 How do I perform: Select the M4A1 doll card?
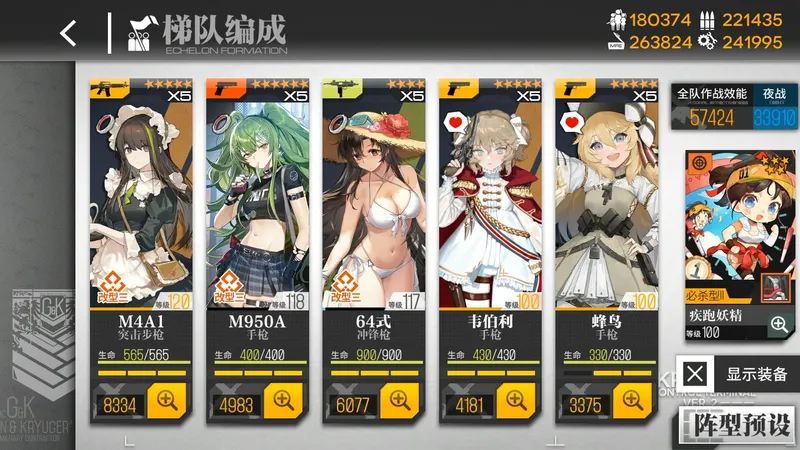(x=140, y=200)
